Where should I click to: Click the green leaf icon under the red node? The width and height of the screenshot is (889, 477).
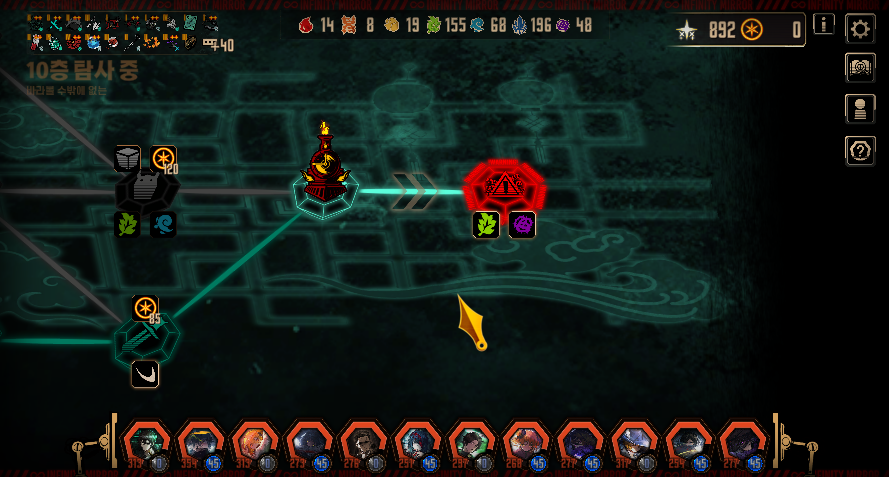click(486, 225)
